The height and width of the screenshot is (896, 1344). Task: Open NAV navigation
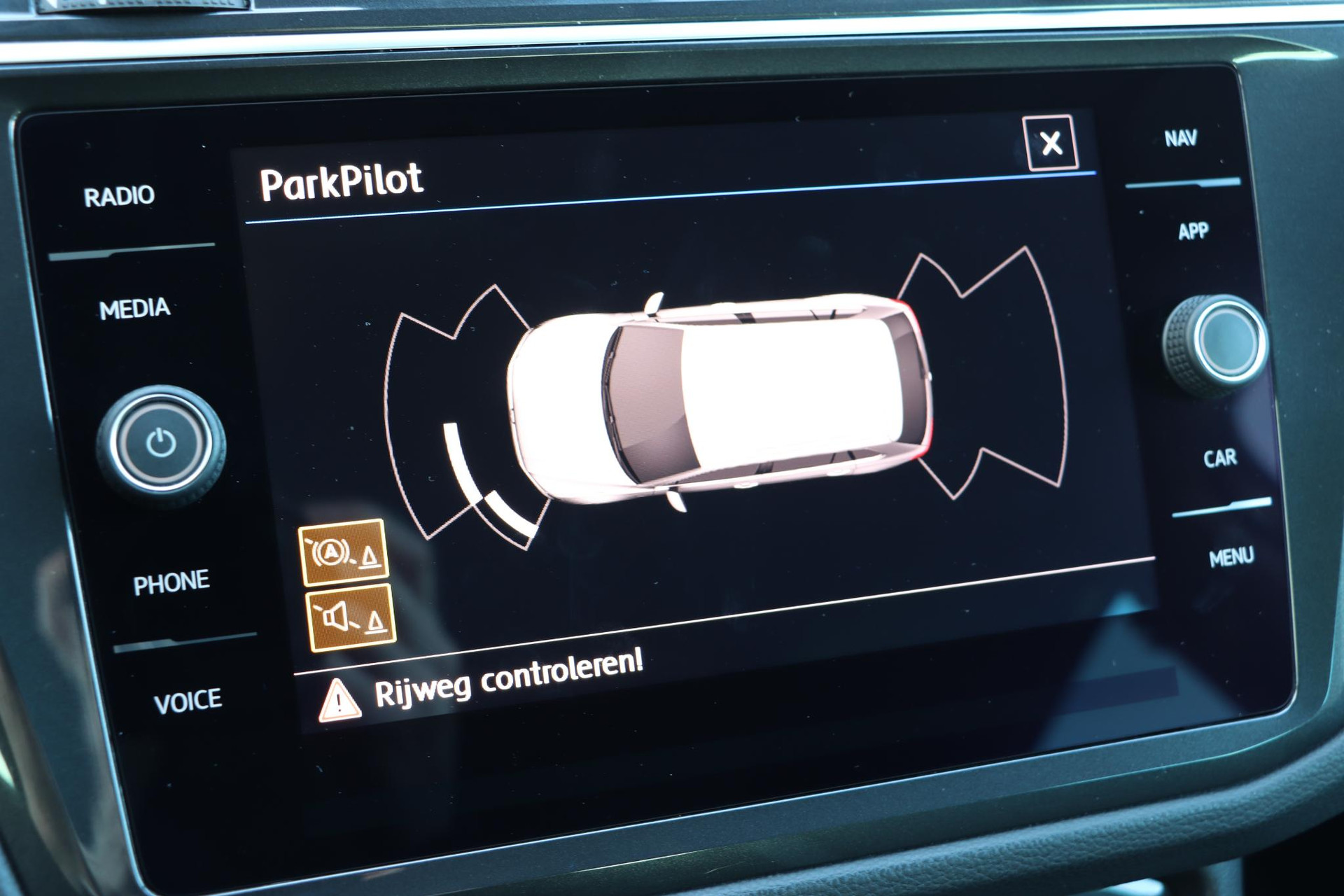[1181, 139]
